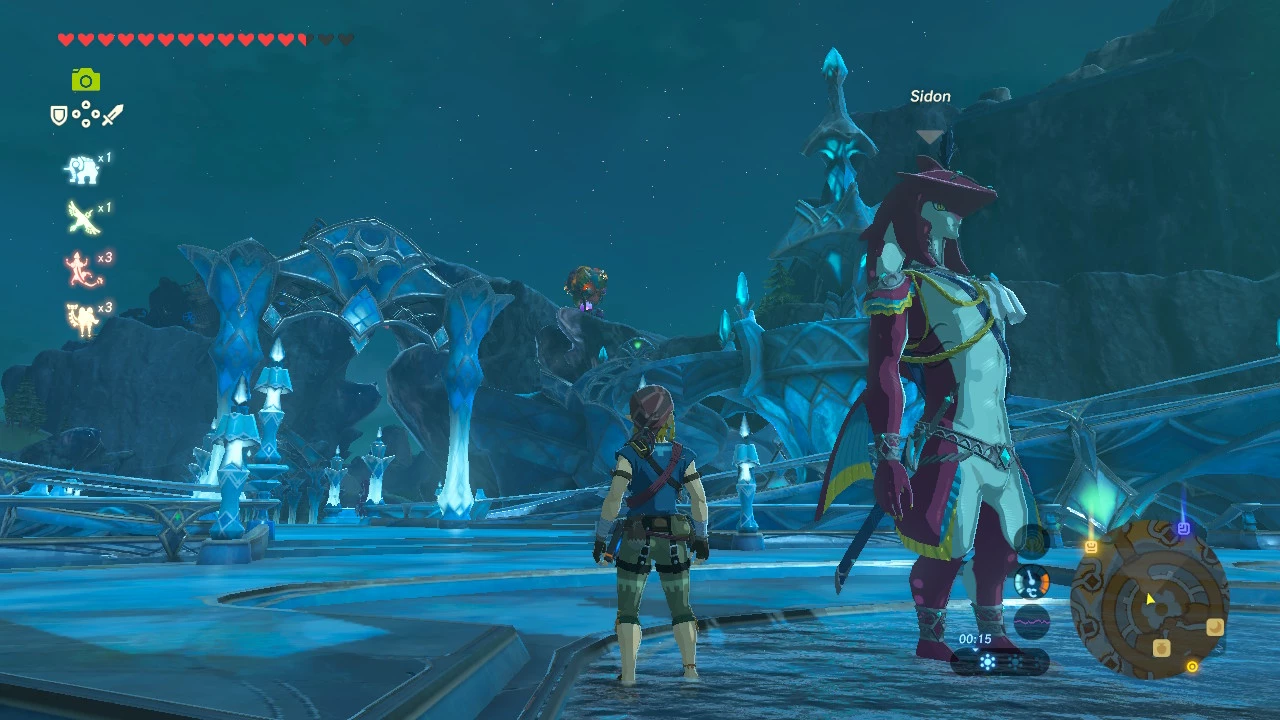Activate the Mipha's Grace elephant ability icon

click(82, 170)
